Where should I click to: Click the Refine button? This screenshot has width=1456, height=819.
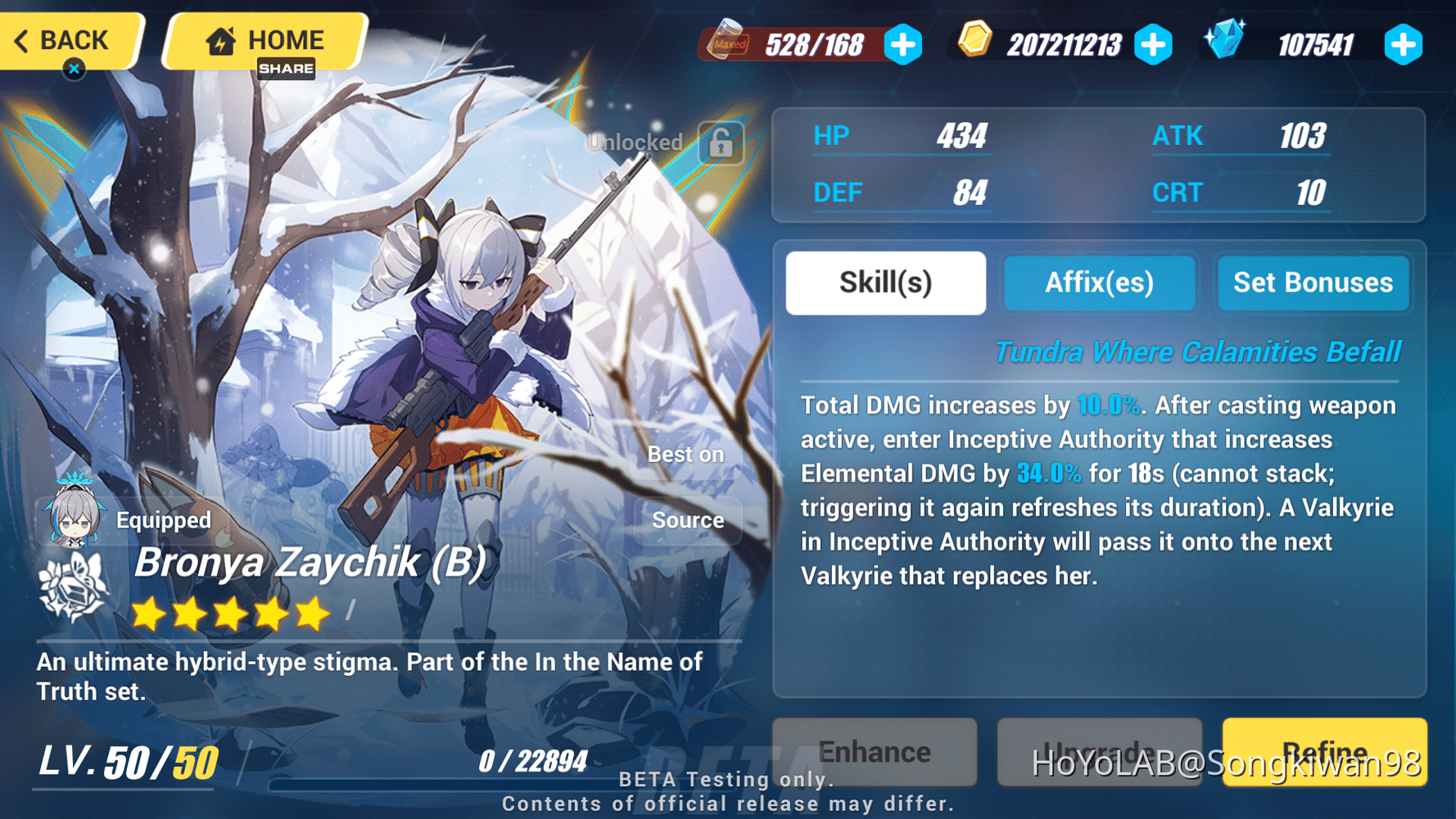coord(1323,752)
